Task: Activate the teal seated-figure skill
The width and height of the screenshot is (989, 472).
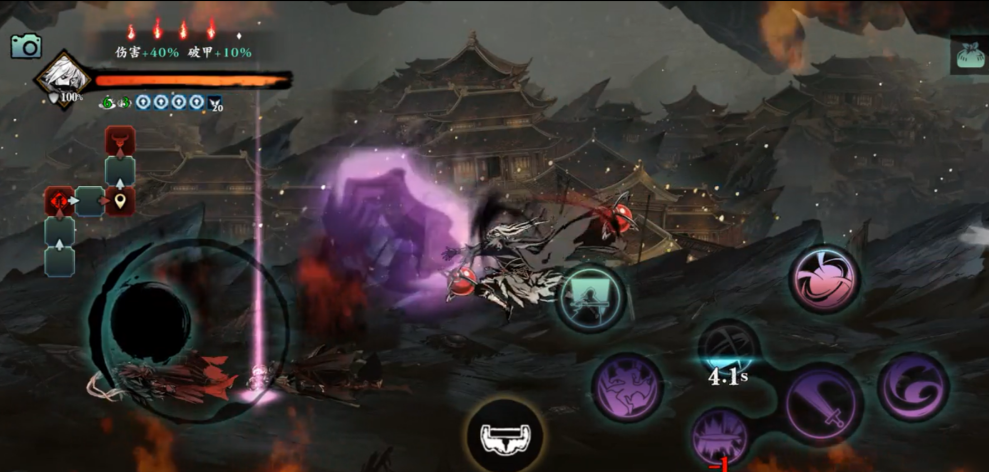Action: (591, 298)
